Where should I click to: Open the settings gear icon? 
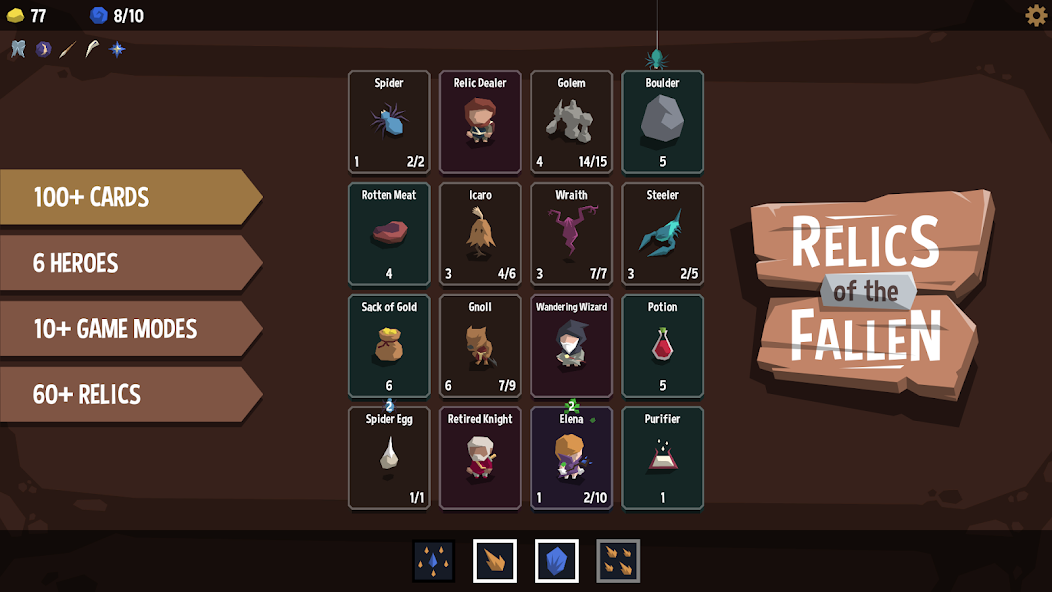point(1036,15)
